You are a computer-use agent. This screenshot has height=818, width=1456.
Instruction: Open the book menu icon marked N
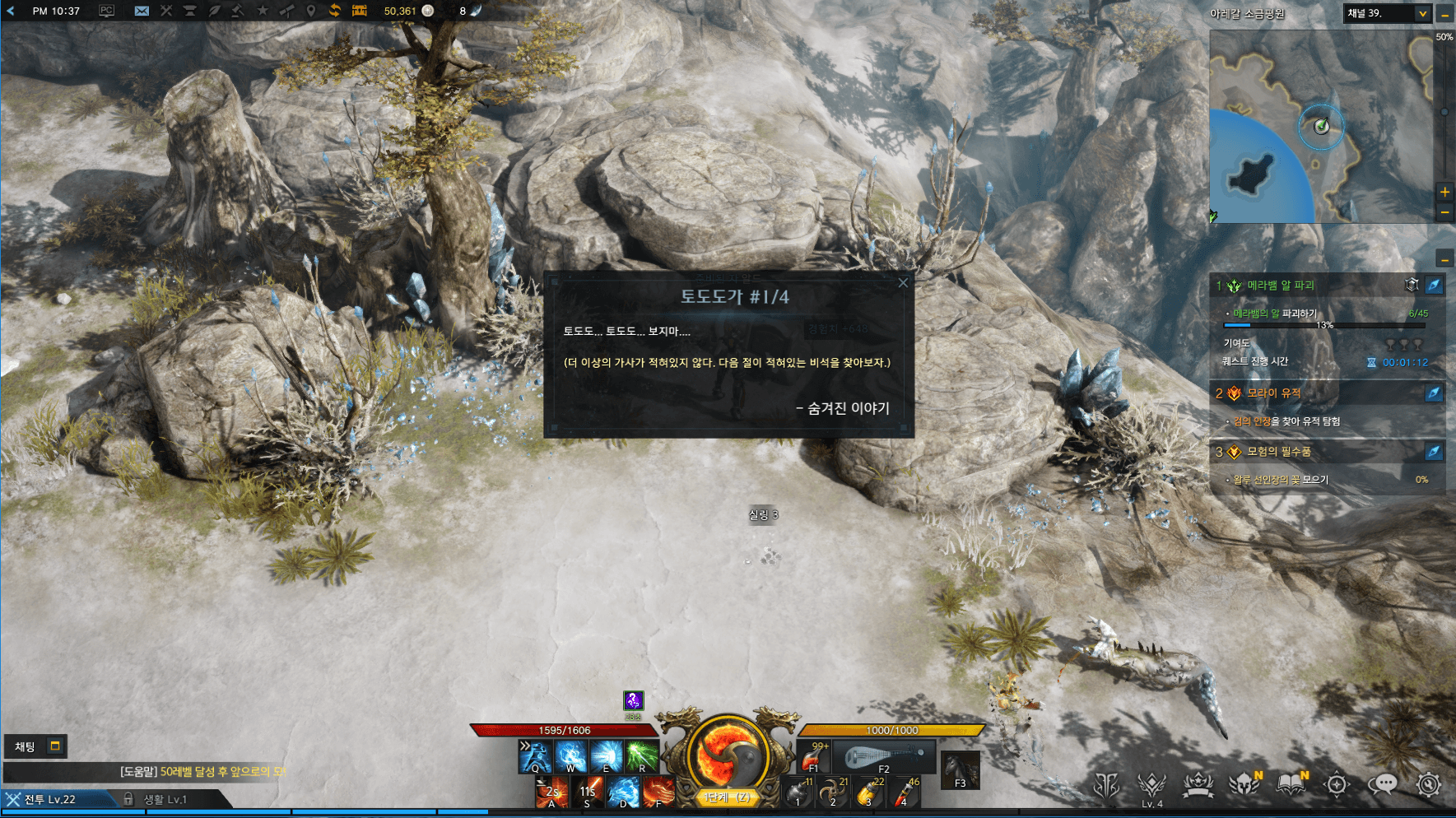[x=1291, y=784]
